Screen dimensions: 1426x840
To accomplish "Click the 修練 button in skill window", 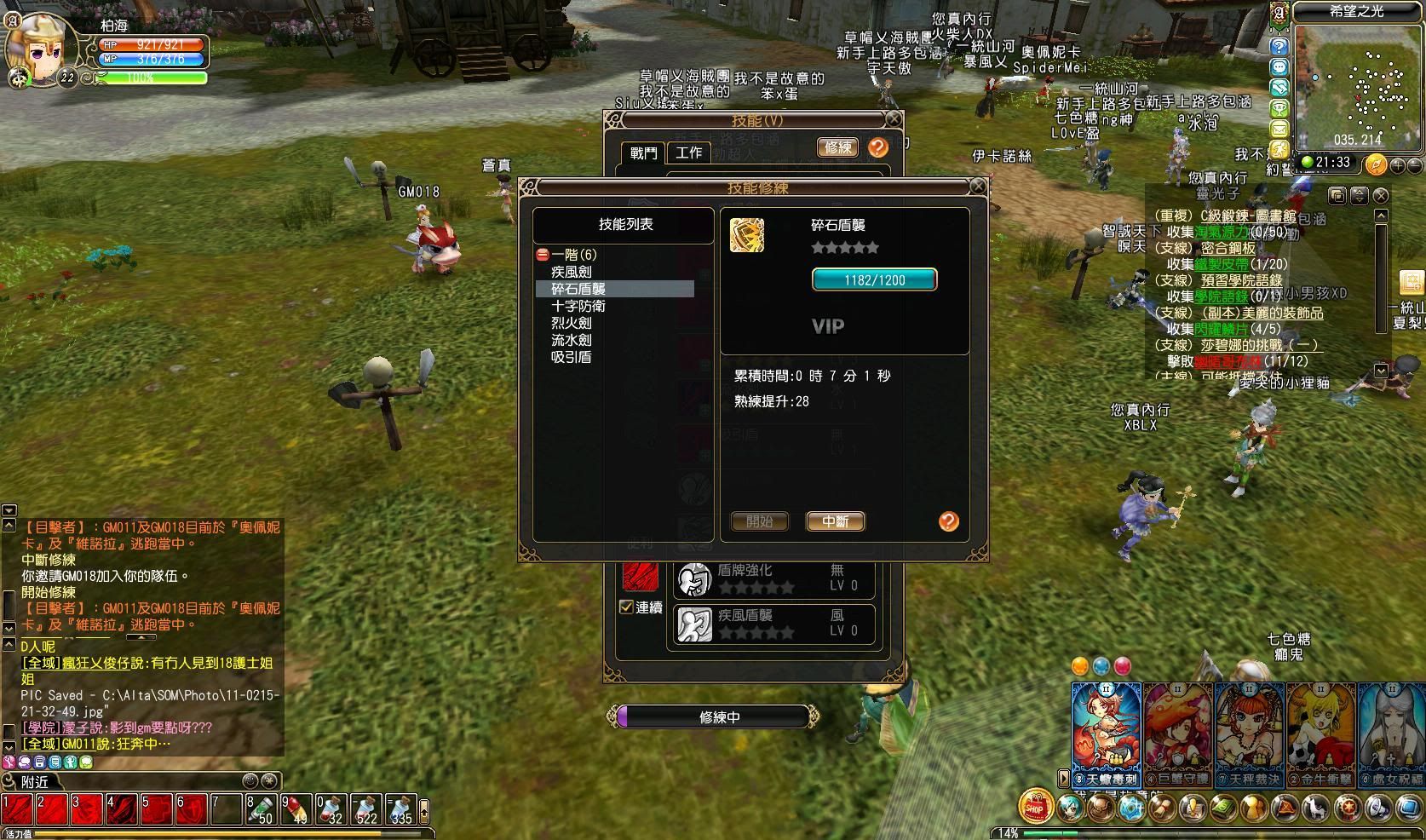I will [837, 147].
